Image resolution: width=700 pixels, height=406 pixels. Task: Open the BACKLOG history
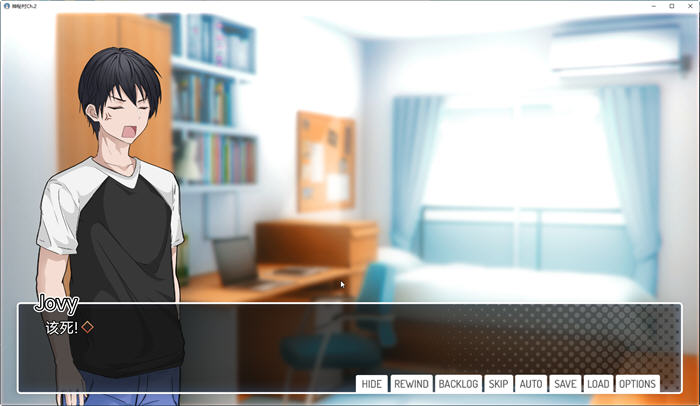pos(458,384)
